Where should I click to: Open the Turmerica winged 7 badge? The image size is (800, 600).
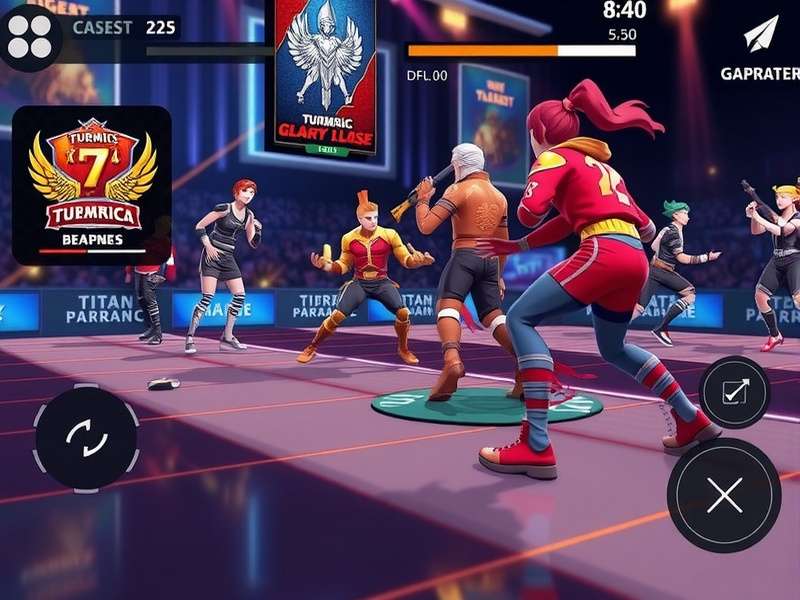pyautogui.click(x=92, y=185)
